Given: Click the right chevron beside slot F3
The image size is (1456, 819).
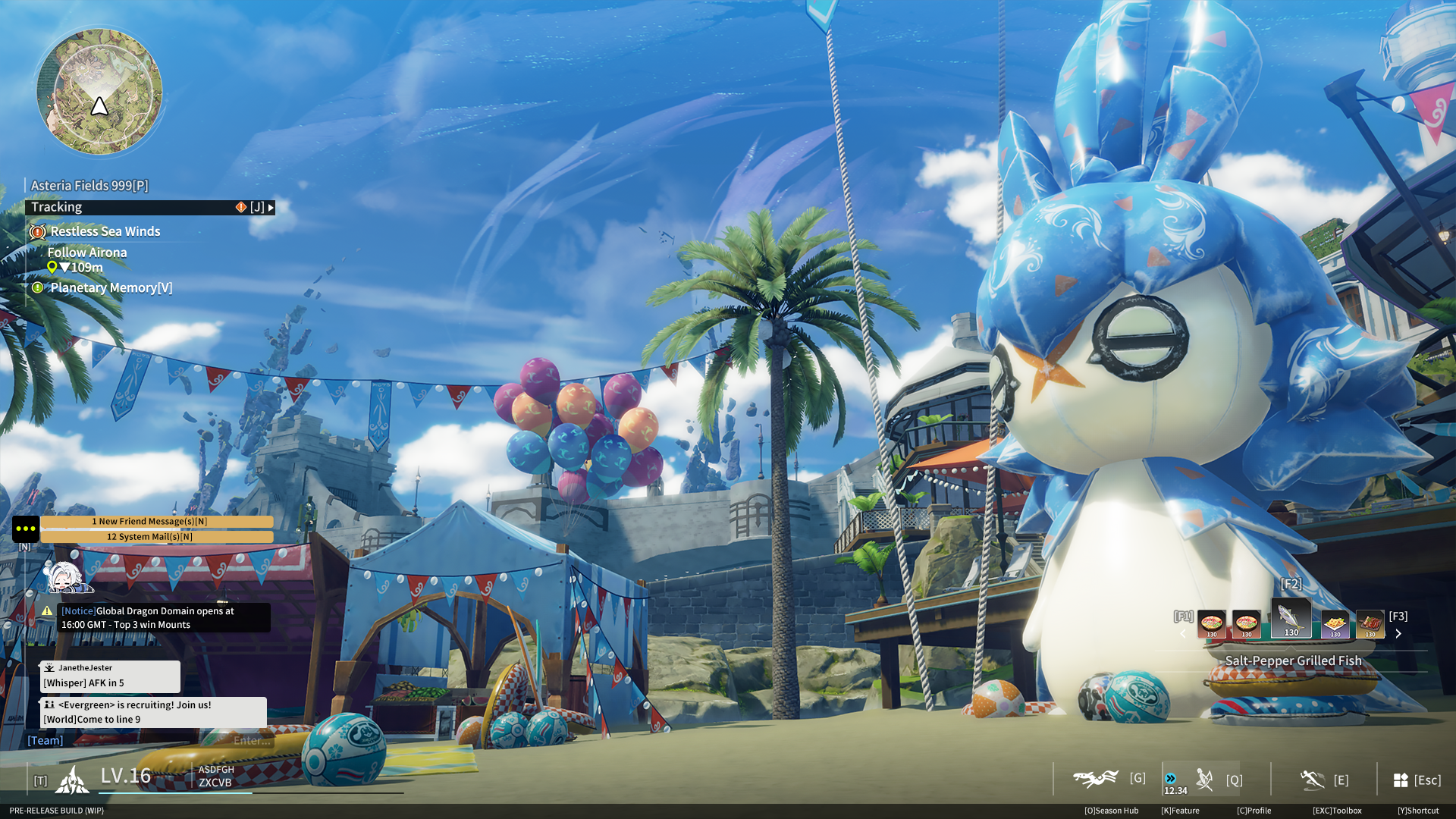Looking at the screenshot, I should [x=1399, y=634].
